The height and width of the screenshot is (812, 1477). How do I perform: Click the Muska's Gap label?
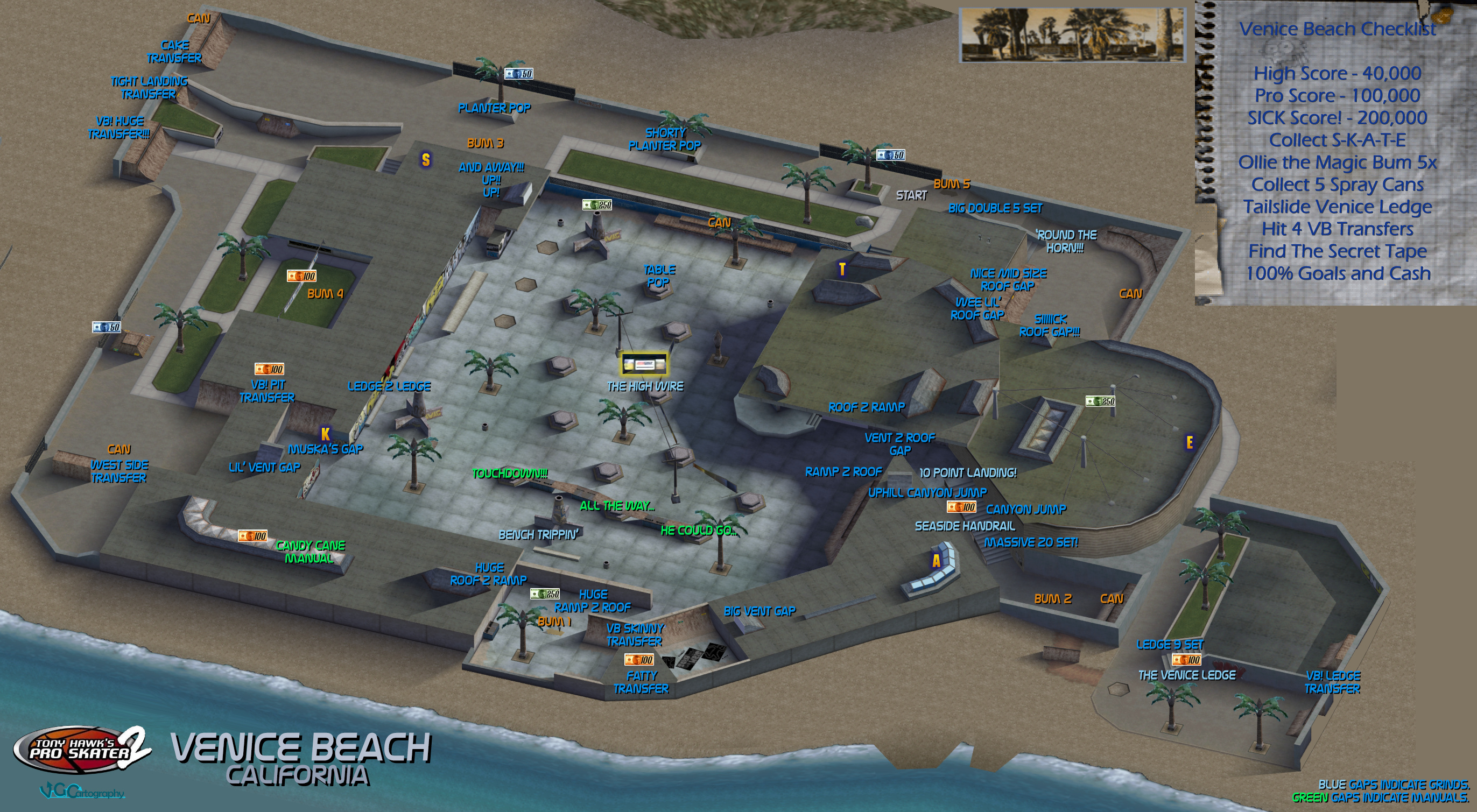325,449
